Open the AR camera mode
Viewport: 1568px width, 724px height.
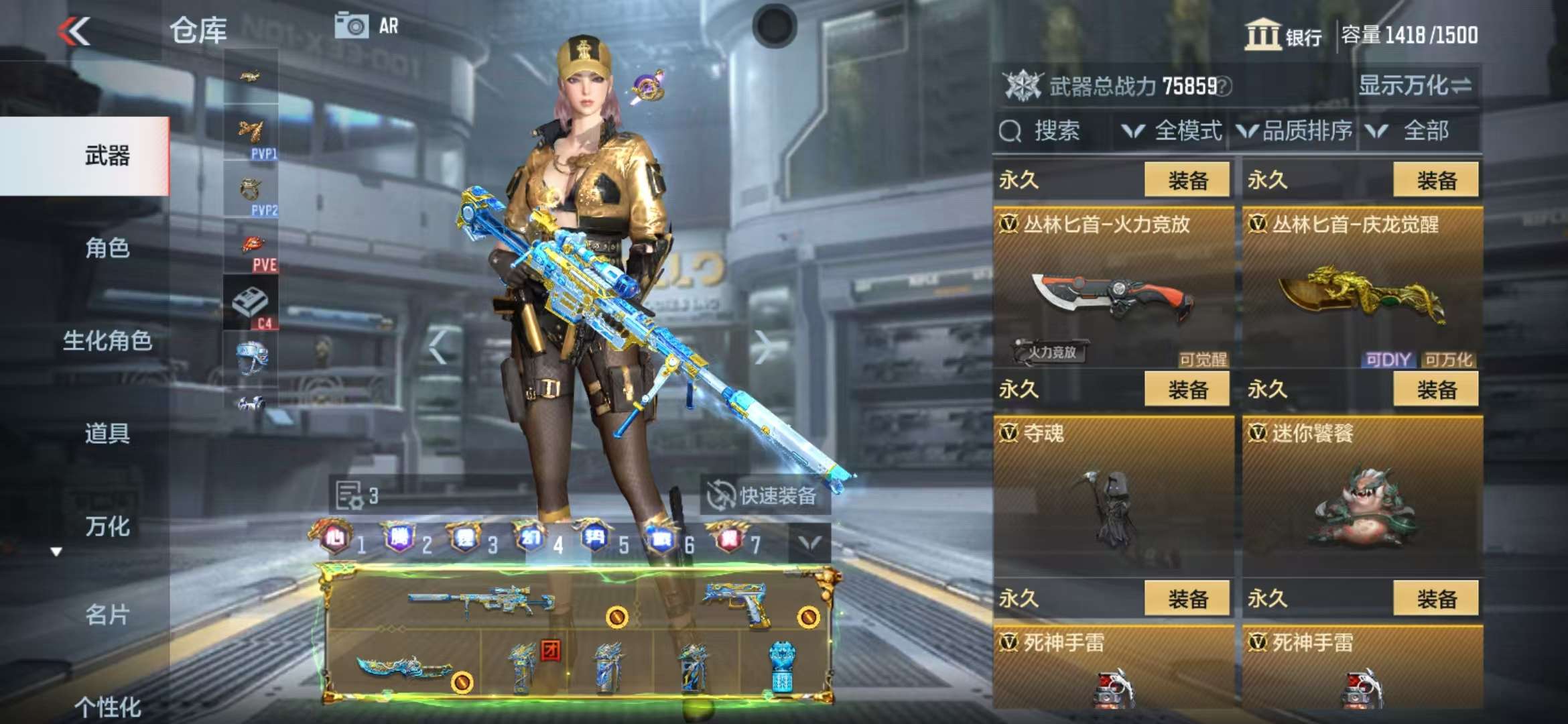coord(366,27)
